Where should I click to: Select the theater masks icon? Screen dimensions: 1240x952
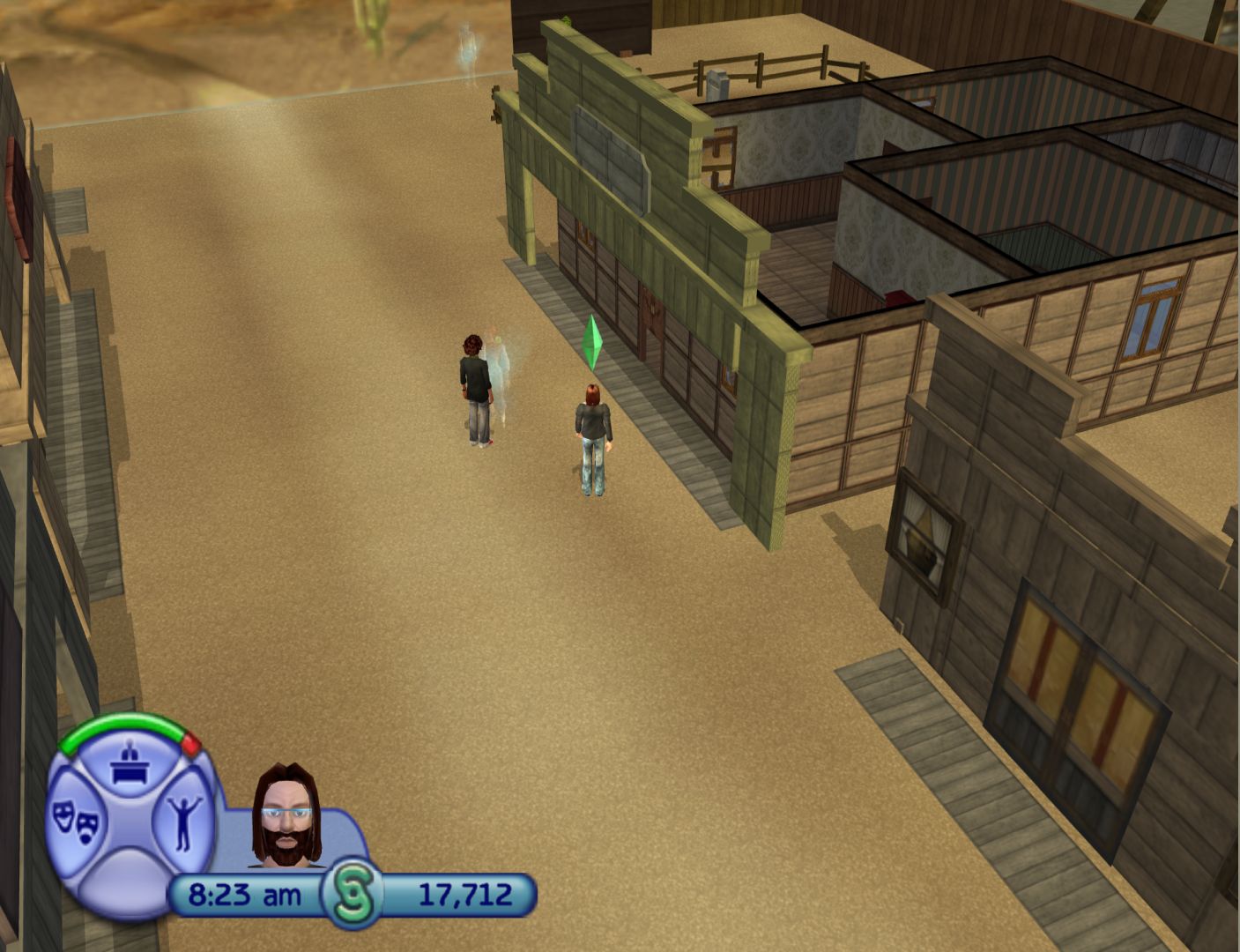click(x=76, y=823)
